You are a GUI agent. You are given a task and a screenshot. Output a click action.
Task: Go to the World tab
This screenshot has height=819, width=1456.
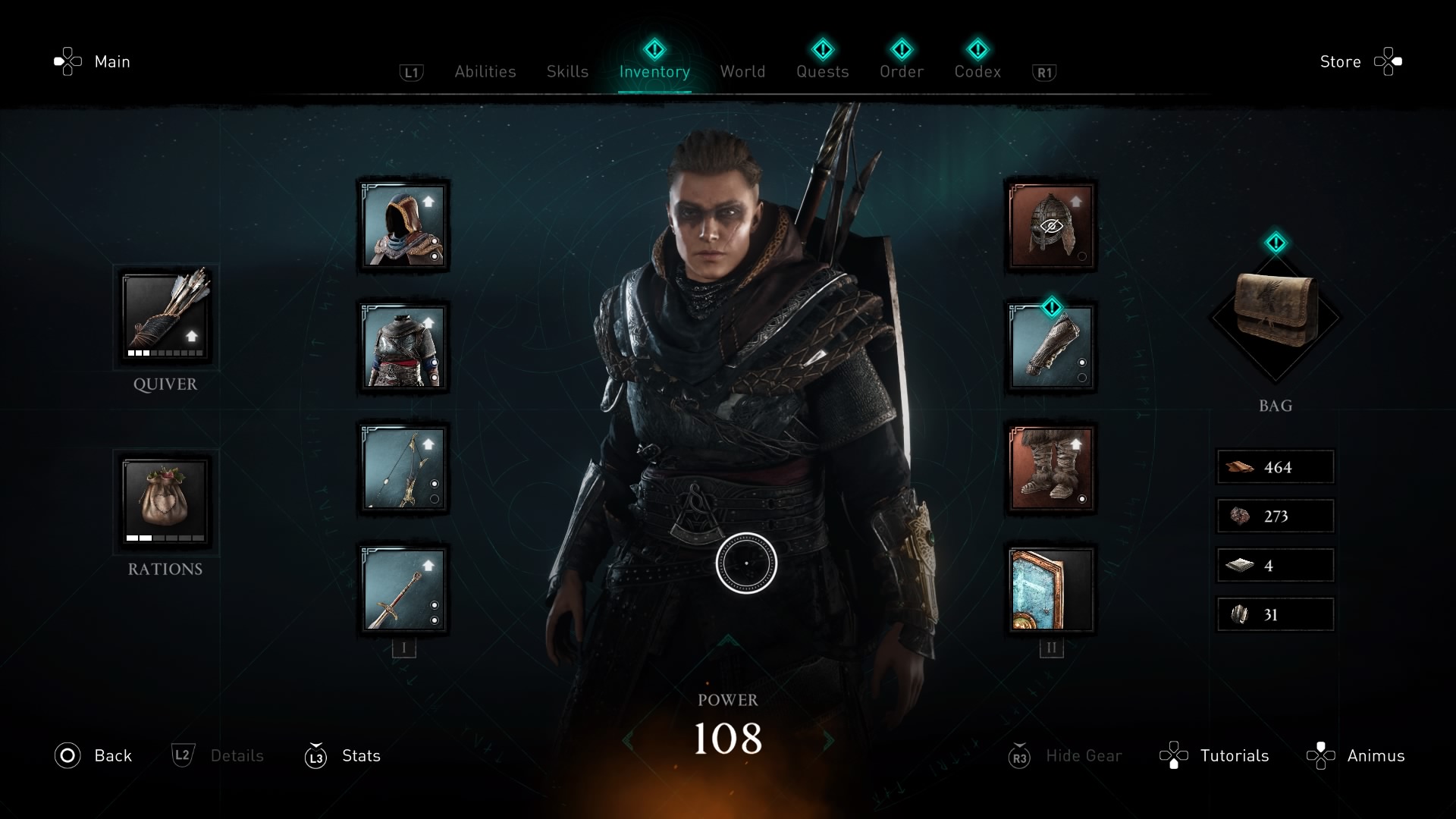[742, 72]
